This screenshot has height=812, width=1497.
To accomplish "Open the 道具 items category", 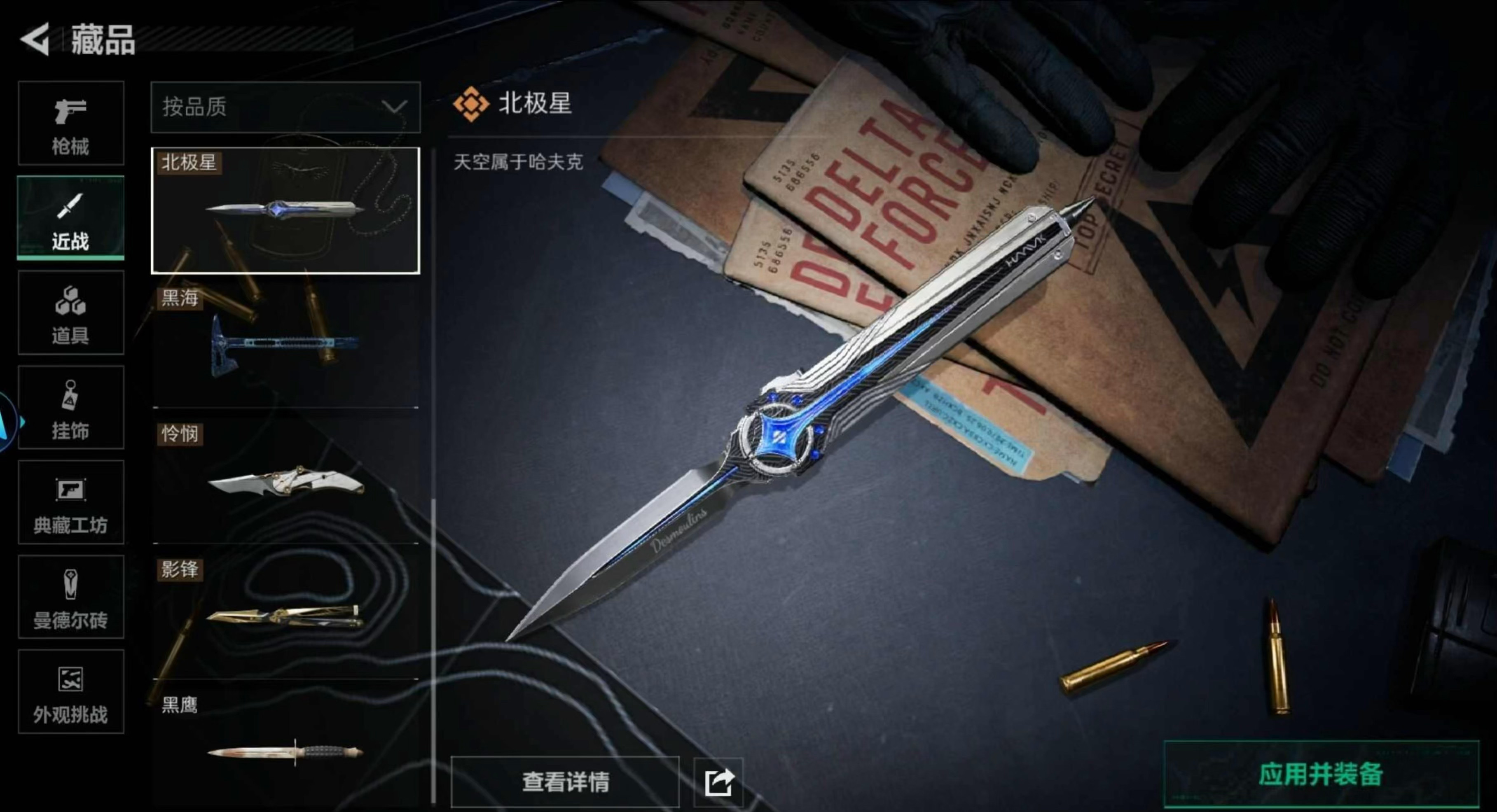I will (71, 314).
